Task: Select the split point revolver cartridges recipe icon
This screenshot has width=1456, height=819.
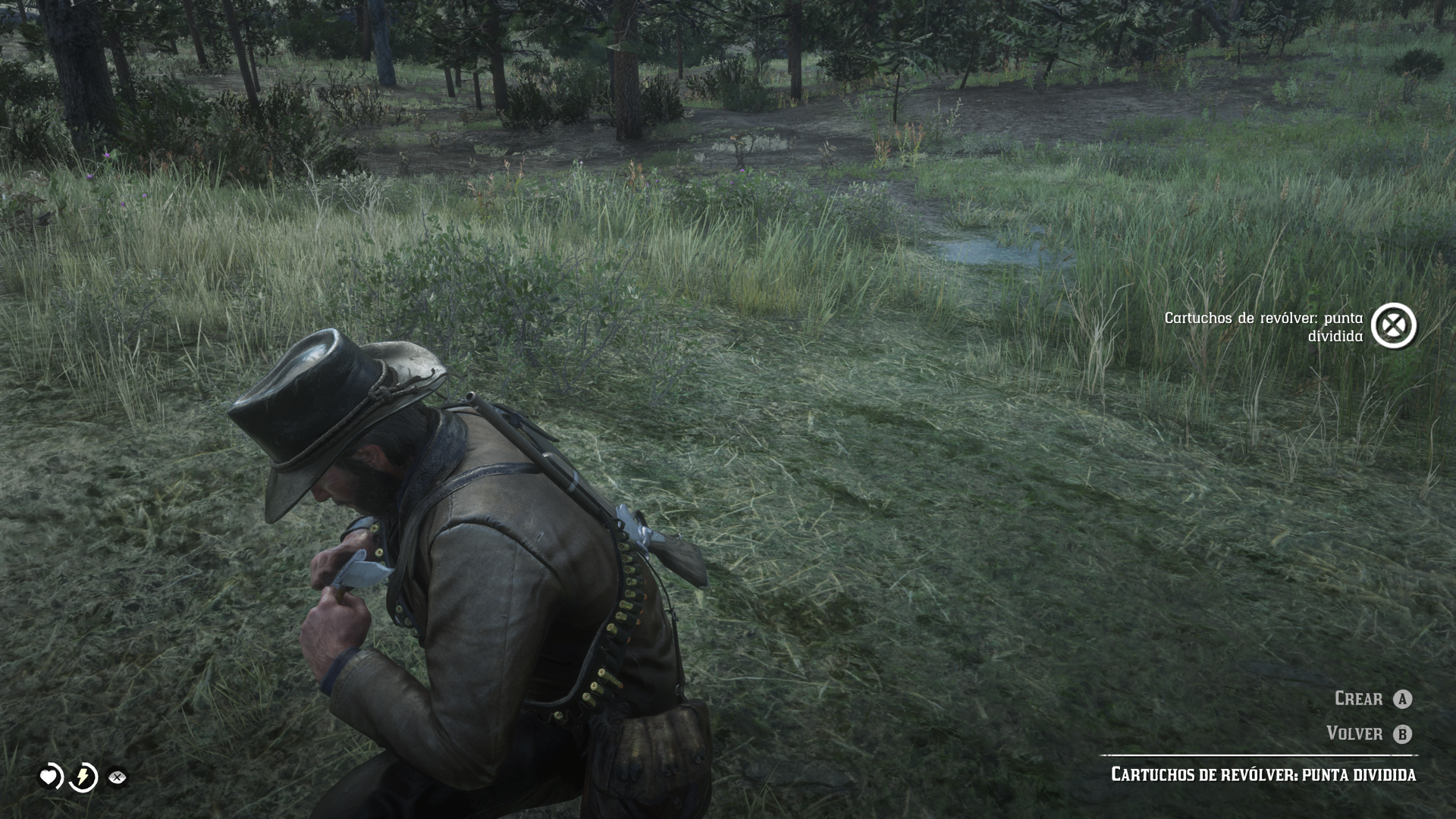Action: pyautogui.click(x=1394, y=326)
